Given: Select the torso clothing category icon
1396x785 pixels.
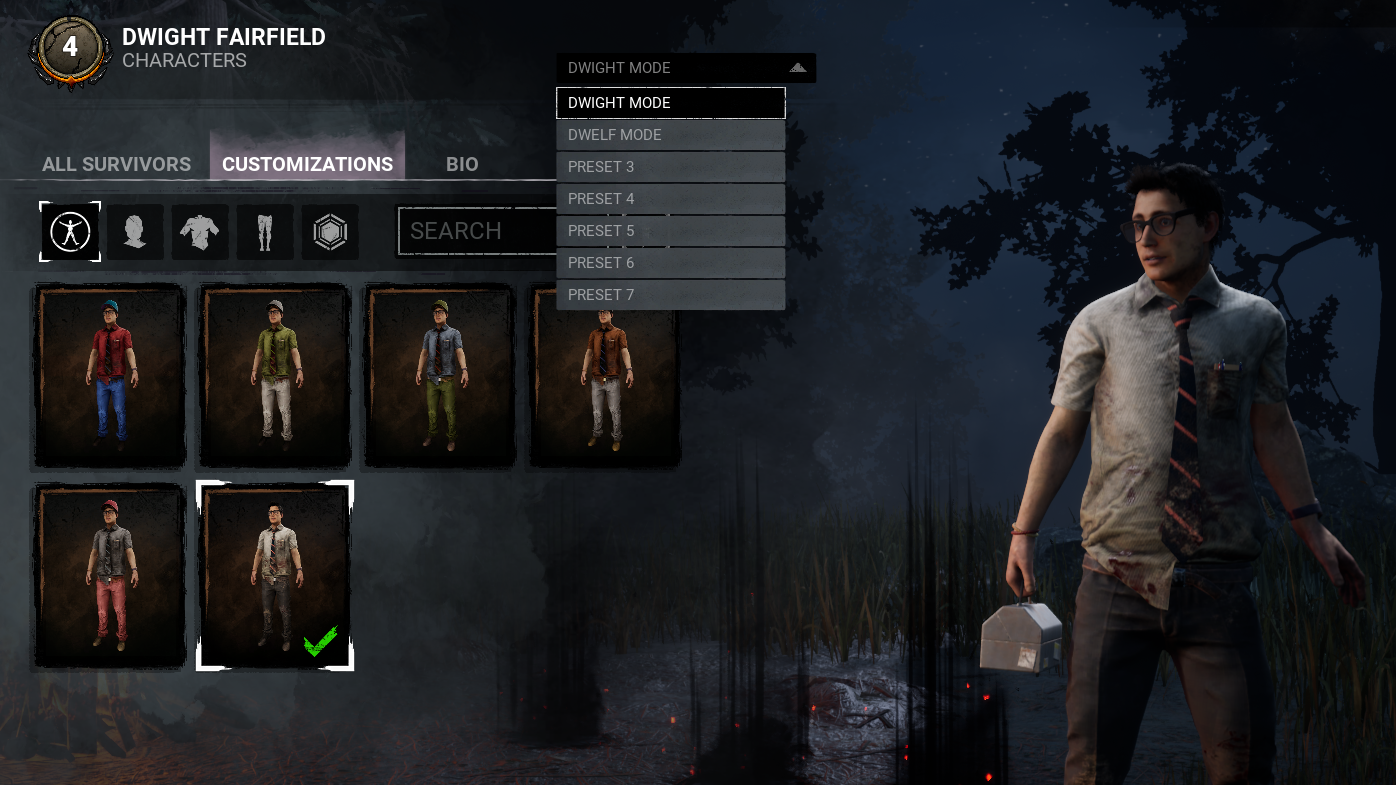Looking at the screenshot, I should [x=200, y=231].
